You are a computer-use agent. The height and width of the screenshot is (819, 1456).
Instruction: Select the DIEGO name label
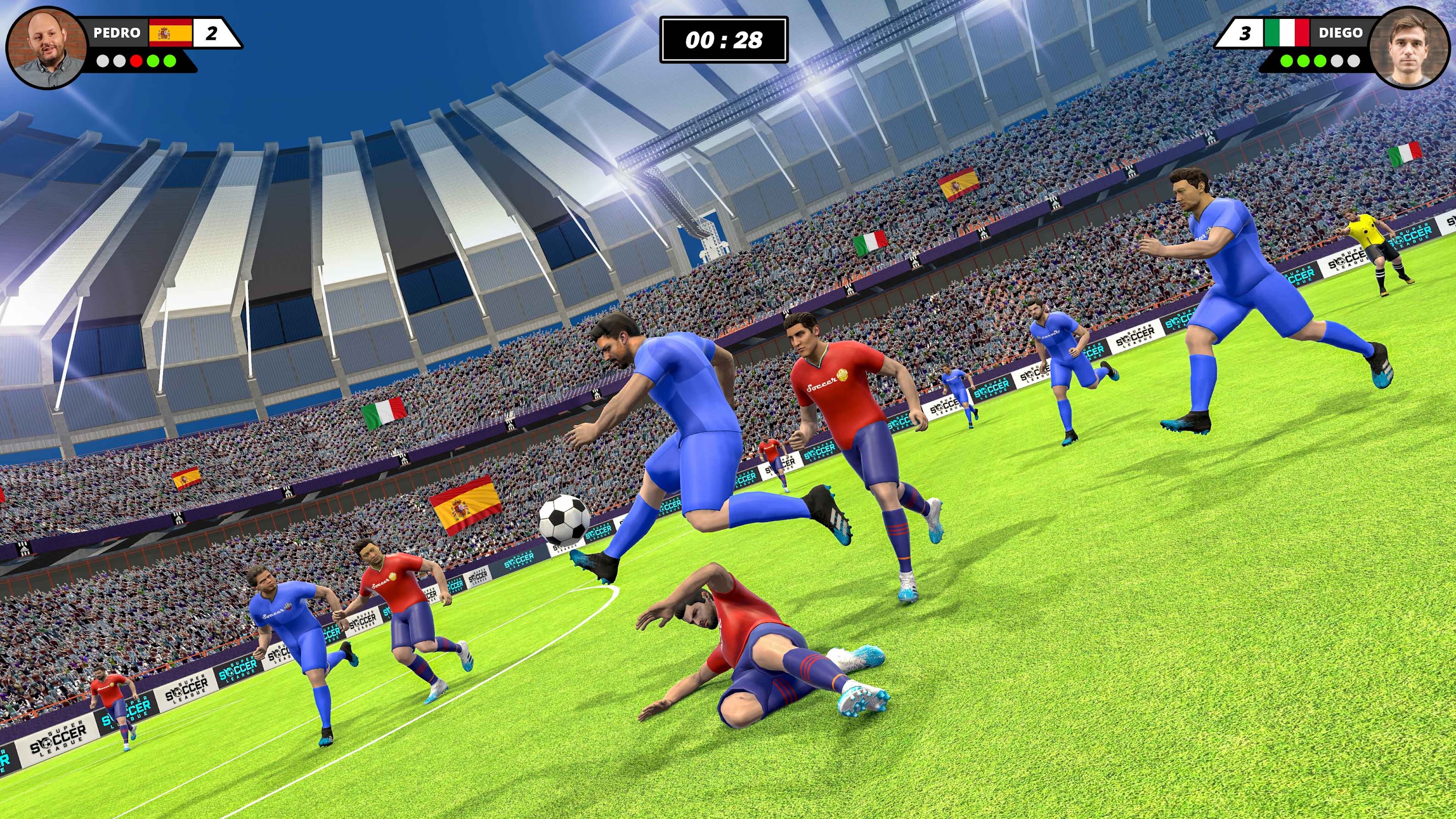tap(1342, 32)
